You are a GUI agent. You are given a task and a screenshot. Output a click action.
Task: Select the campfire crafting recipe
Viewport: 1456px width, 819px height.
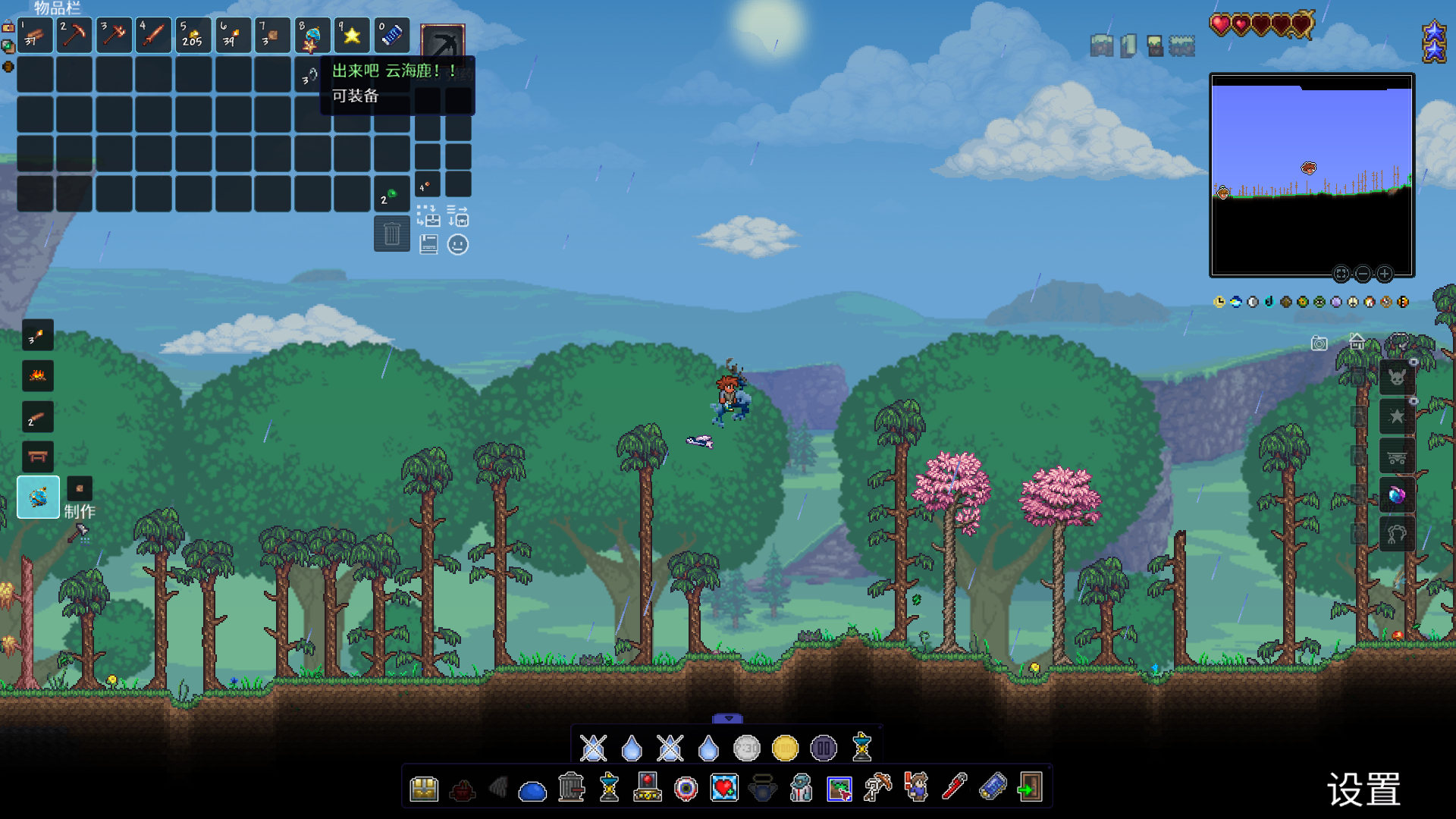(x=37, y=375)
